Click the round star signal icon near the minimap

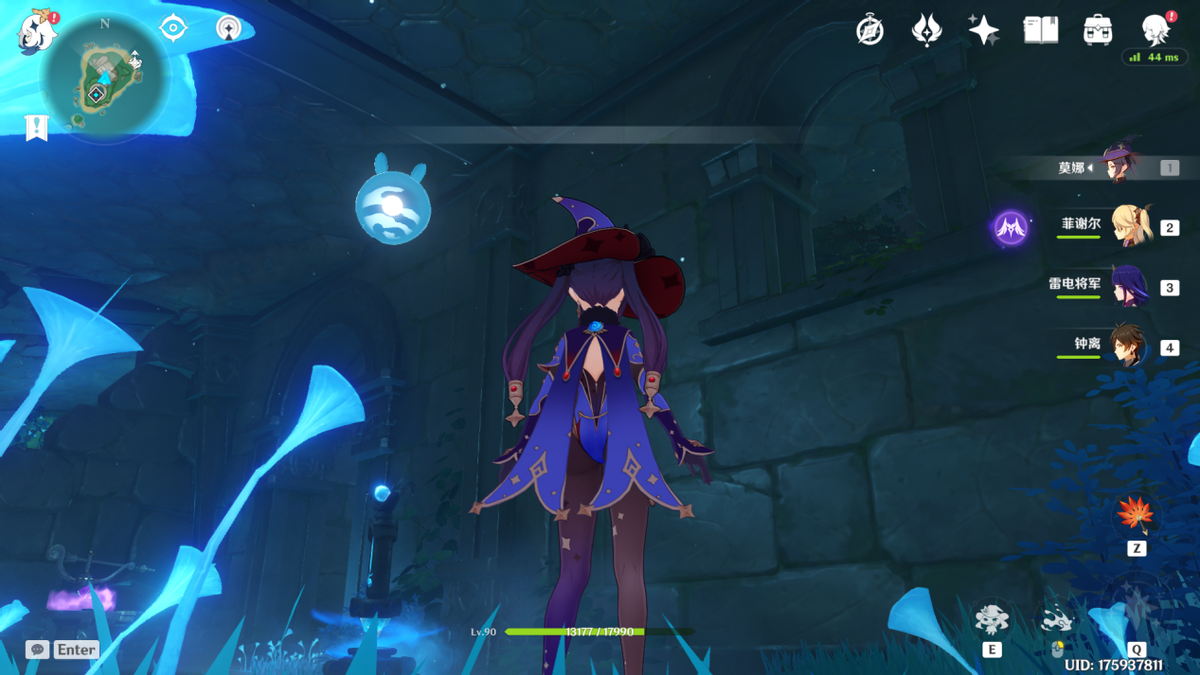[229, 28]
